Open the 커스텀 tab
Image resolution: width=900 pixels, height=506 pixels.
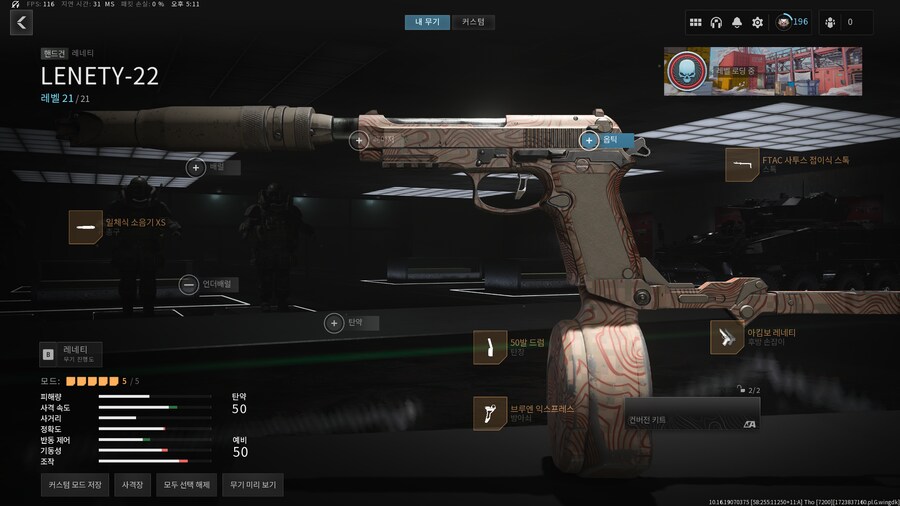coord(473,22)
